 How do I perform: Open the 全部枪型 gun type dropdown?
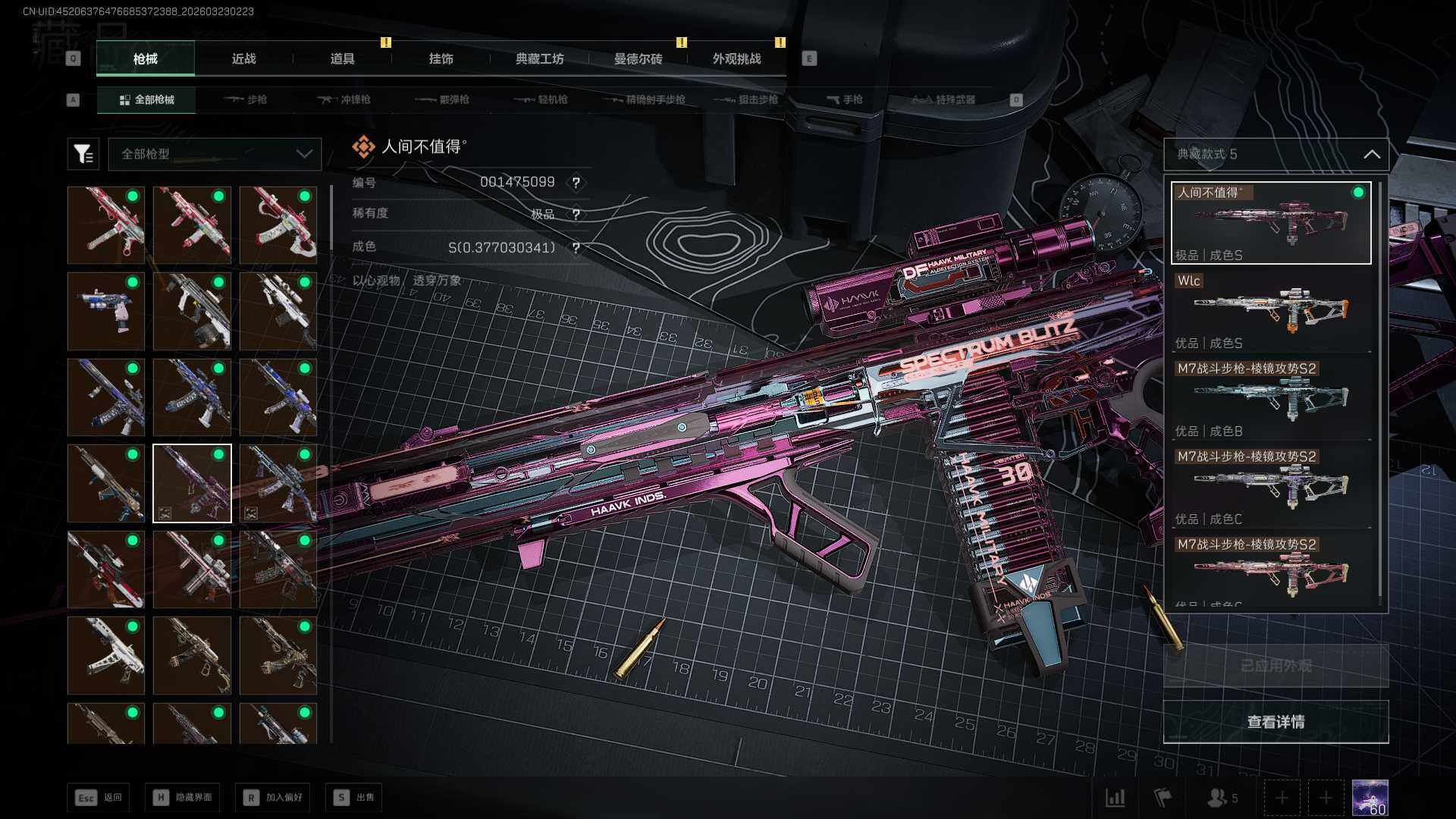coord(215,154)
